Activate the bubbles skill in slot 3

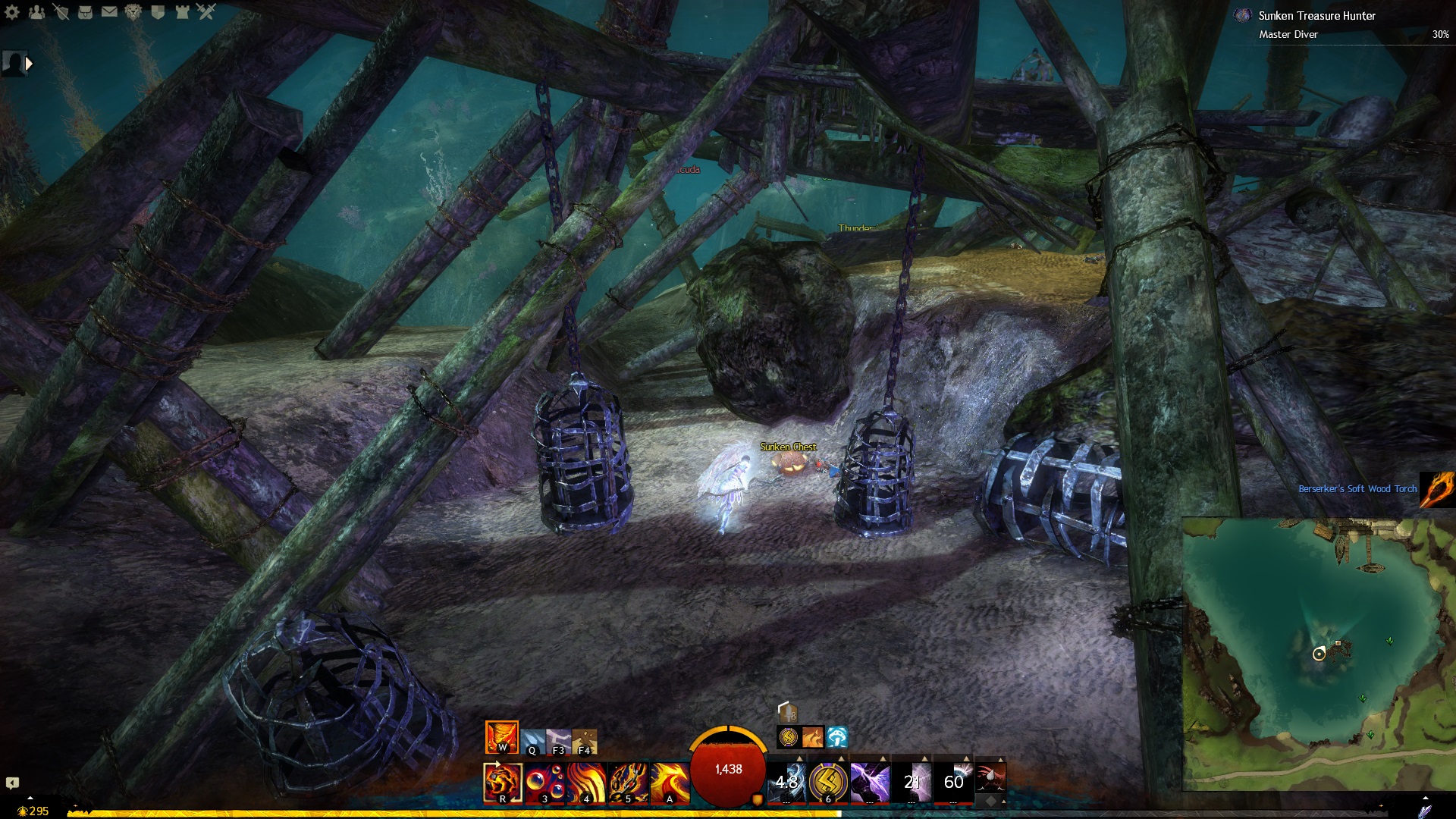point(544,783)
